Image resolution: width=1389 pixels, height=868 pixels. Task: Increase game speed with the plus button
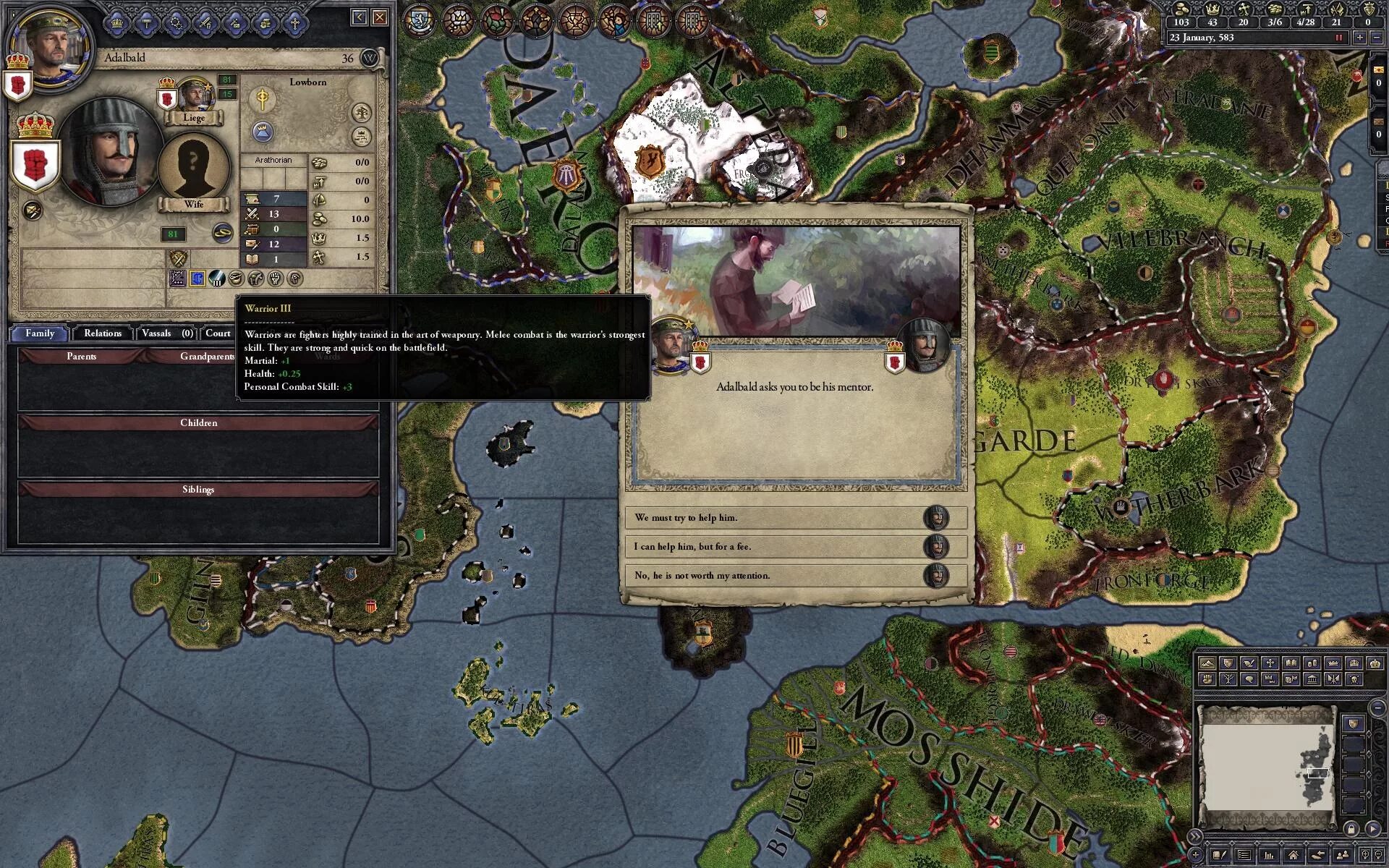click(x=1360, y=38)
